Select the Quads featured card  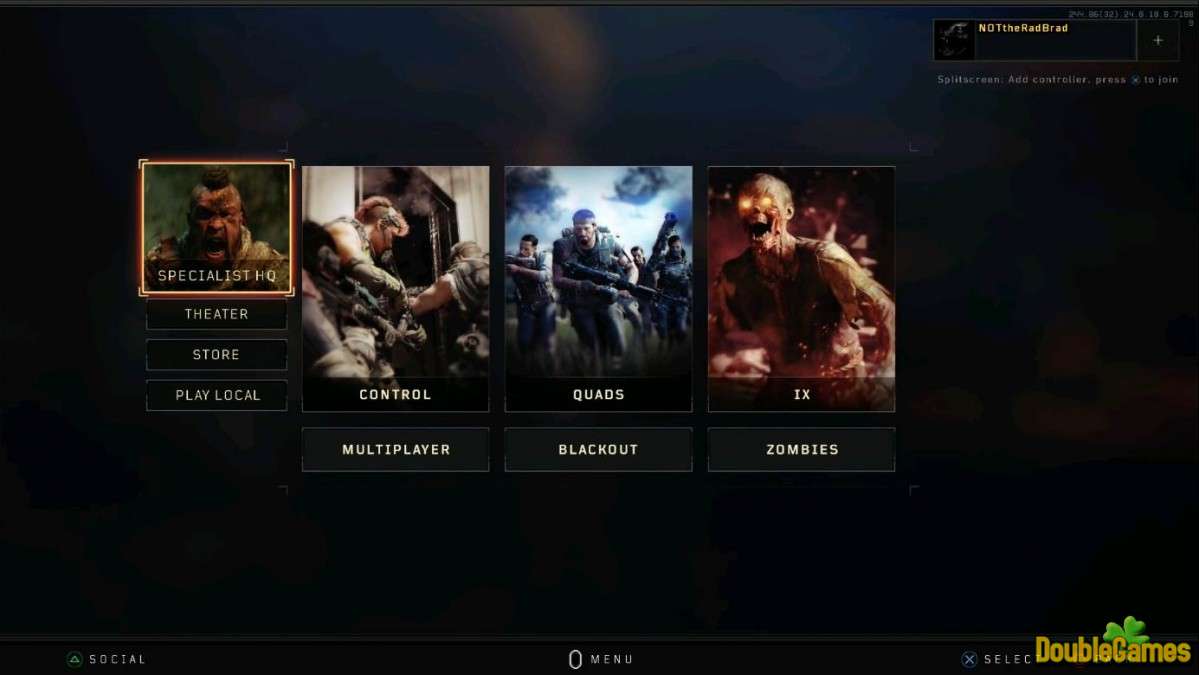[598, 288]
